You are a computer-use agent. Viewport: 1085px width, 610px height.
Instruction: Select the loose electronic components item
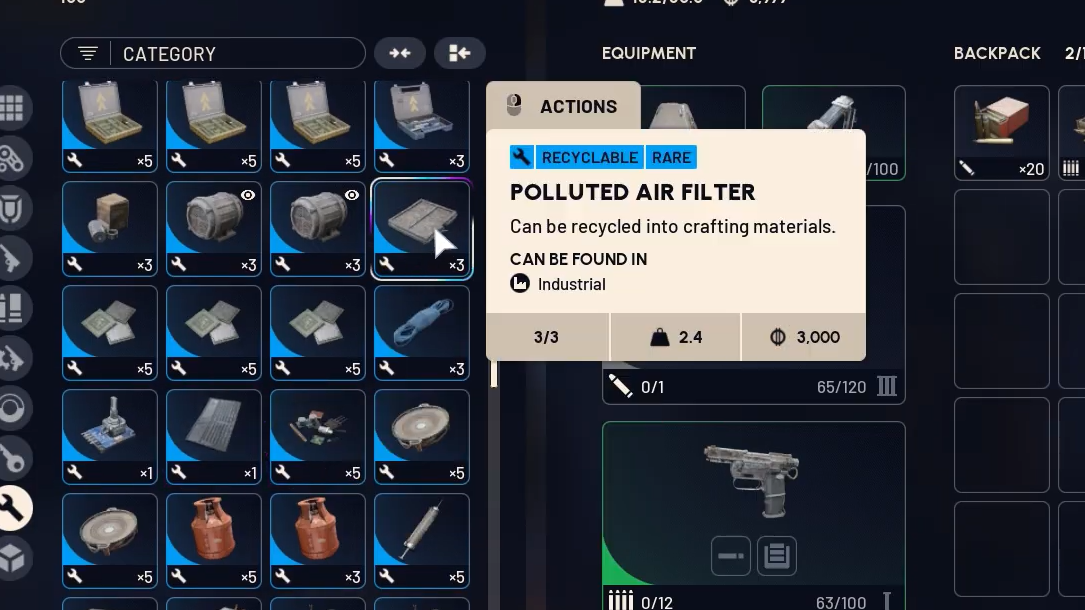pos(318,437)
